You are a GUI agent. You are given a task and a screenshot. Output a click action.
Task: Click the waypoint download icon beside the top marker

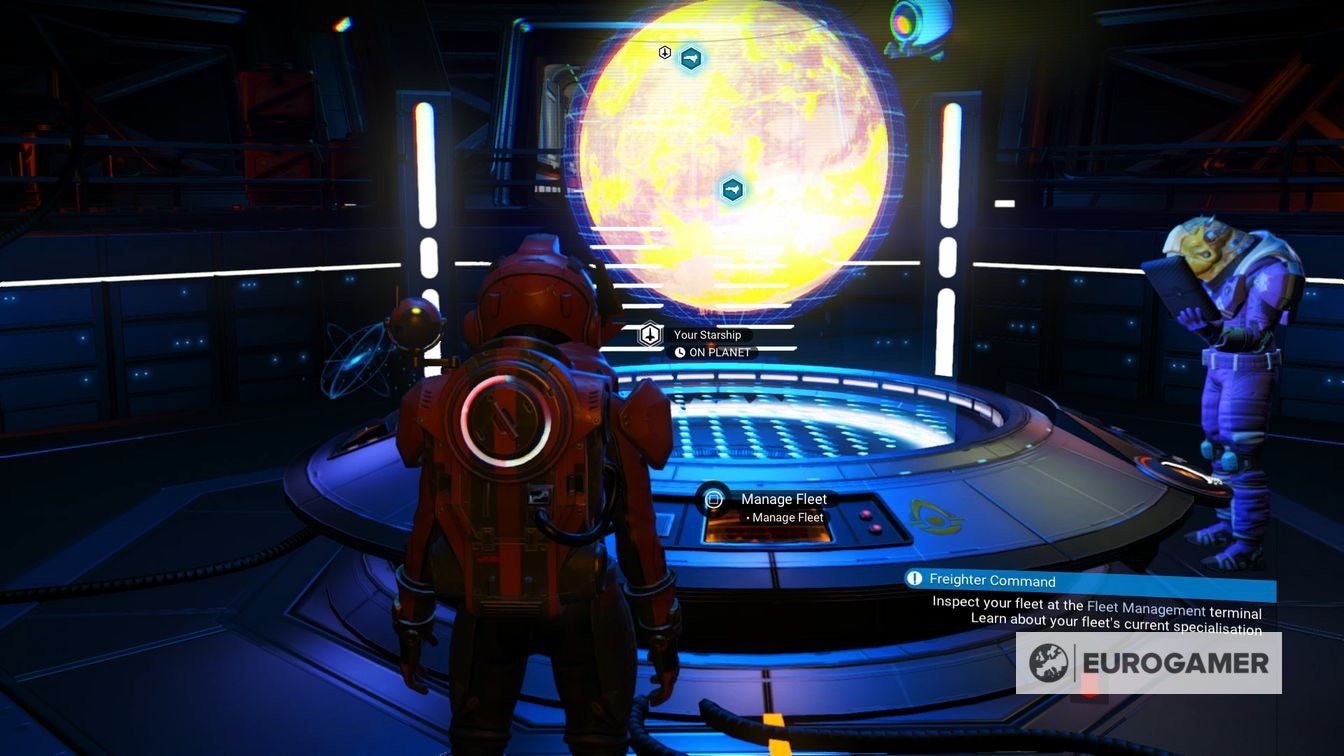(x=663, y=52)
